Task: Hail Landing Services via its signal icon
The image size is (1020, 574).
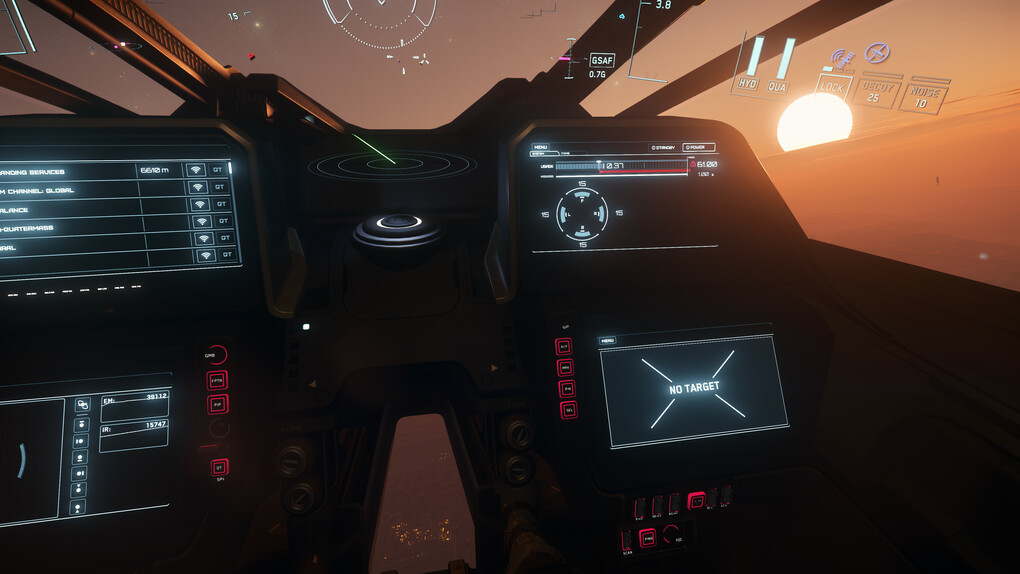Action: pyautogui.click(x=196, y=171)
